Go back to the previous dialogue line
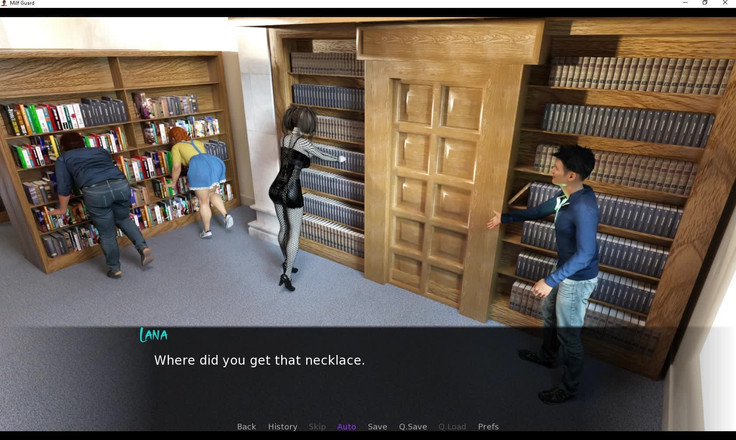Screen dimensions: 736x440 pos(246,427)
